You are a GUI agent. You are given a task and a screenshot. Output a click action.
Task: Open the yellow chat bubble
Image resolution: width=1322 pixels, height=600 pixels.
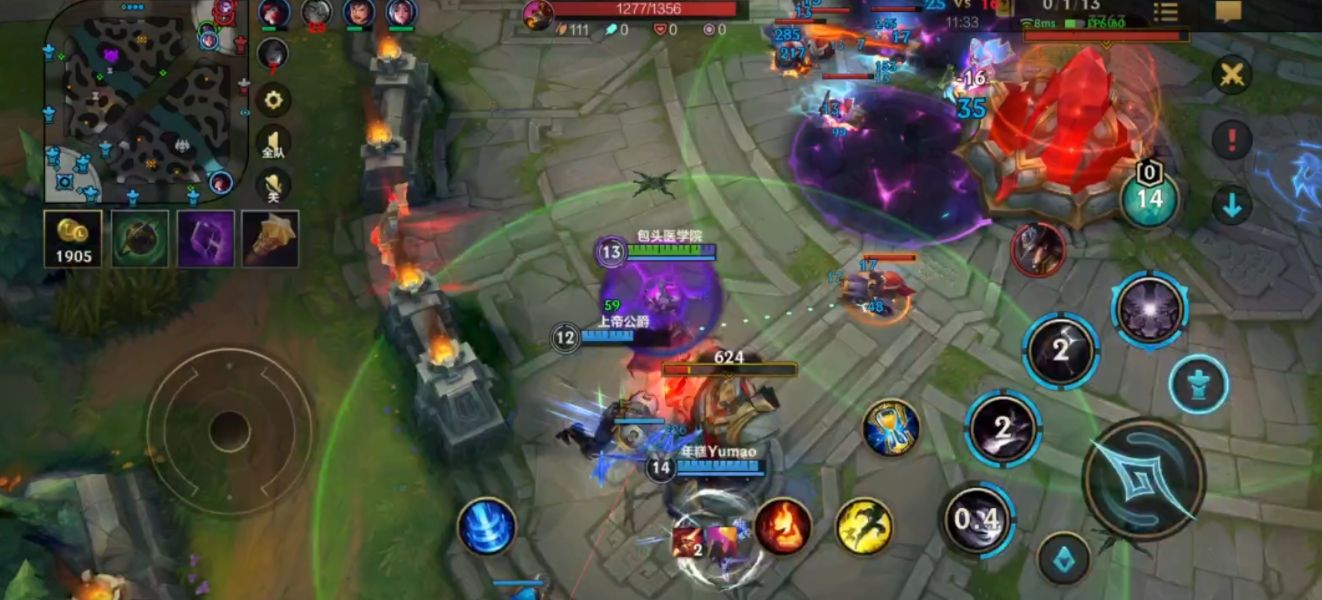coord(1228,12)
